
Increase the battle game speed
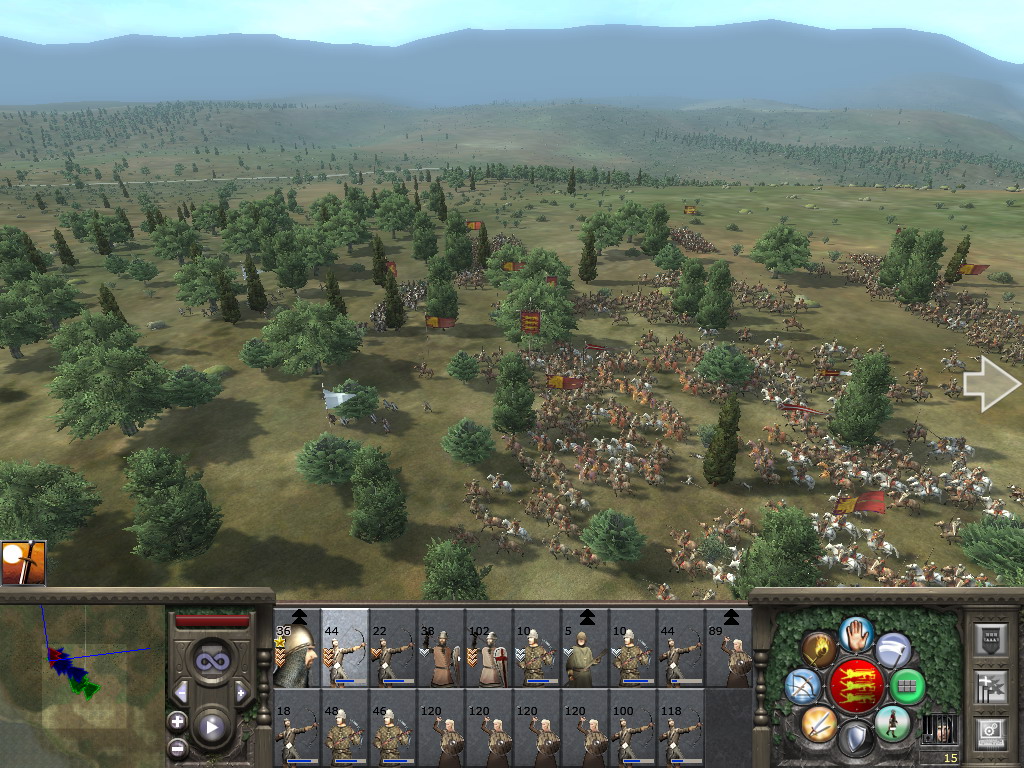coord(241,692)
